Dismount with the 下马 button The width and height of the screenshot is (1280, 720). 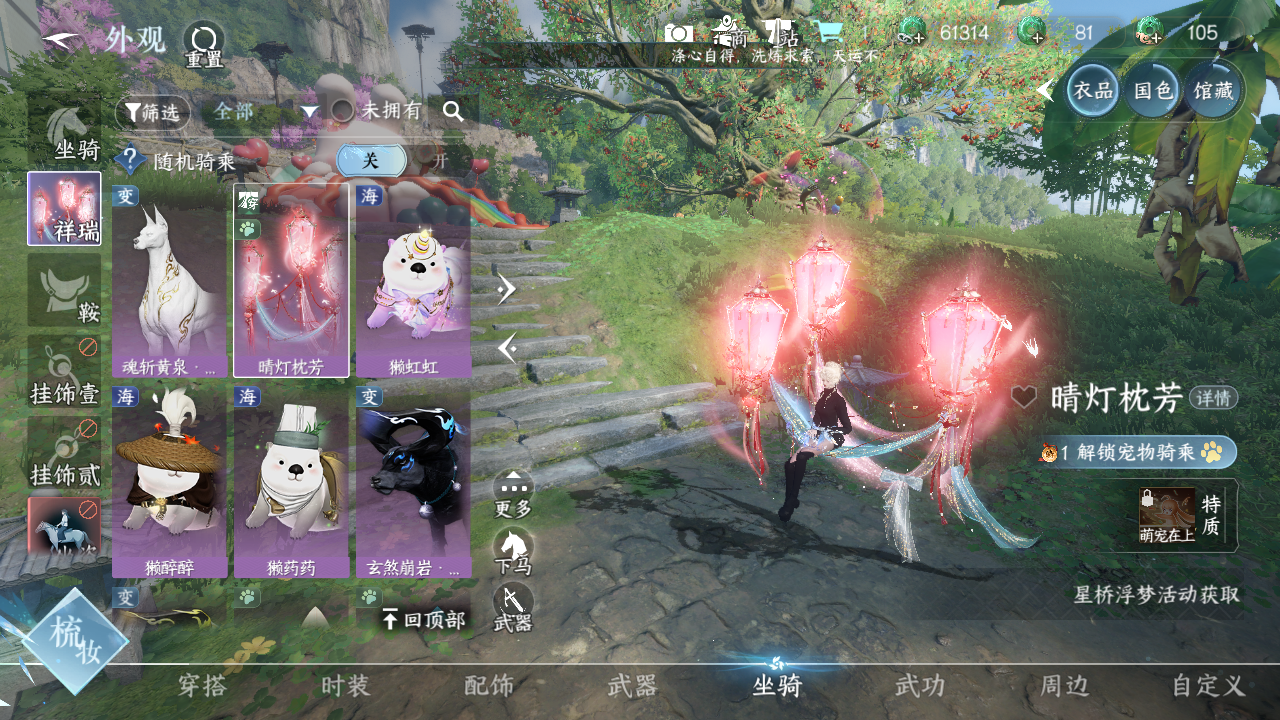(513, 552)
